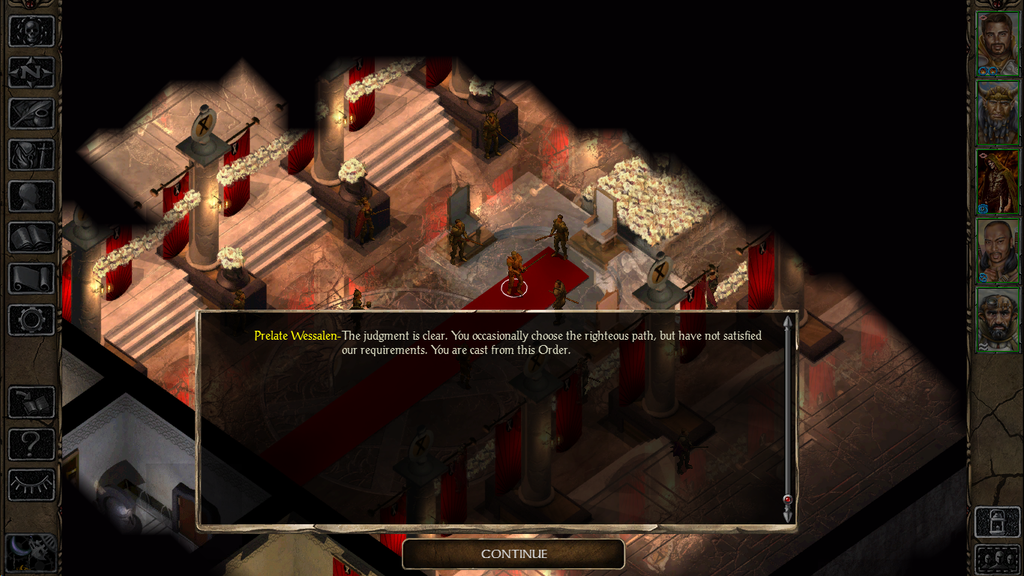This screenshot has width=1024, height=576.
Task: Open the journal with the quill icon
Action: pos(30,113)
